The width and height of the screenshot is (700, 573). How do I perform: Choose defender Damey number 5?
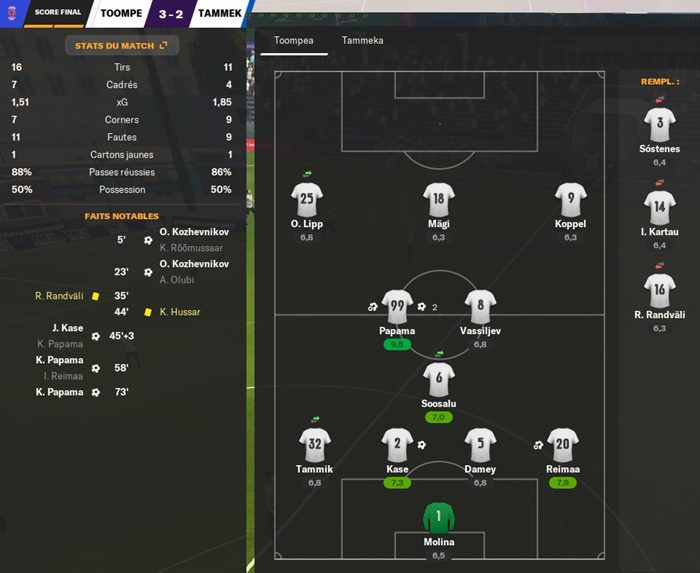[x=480, y=446]
